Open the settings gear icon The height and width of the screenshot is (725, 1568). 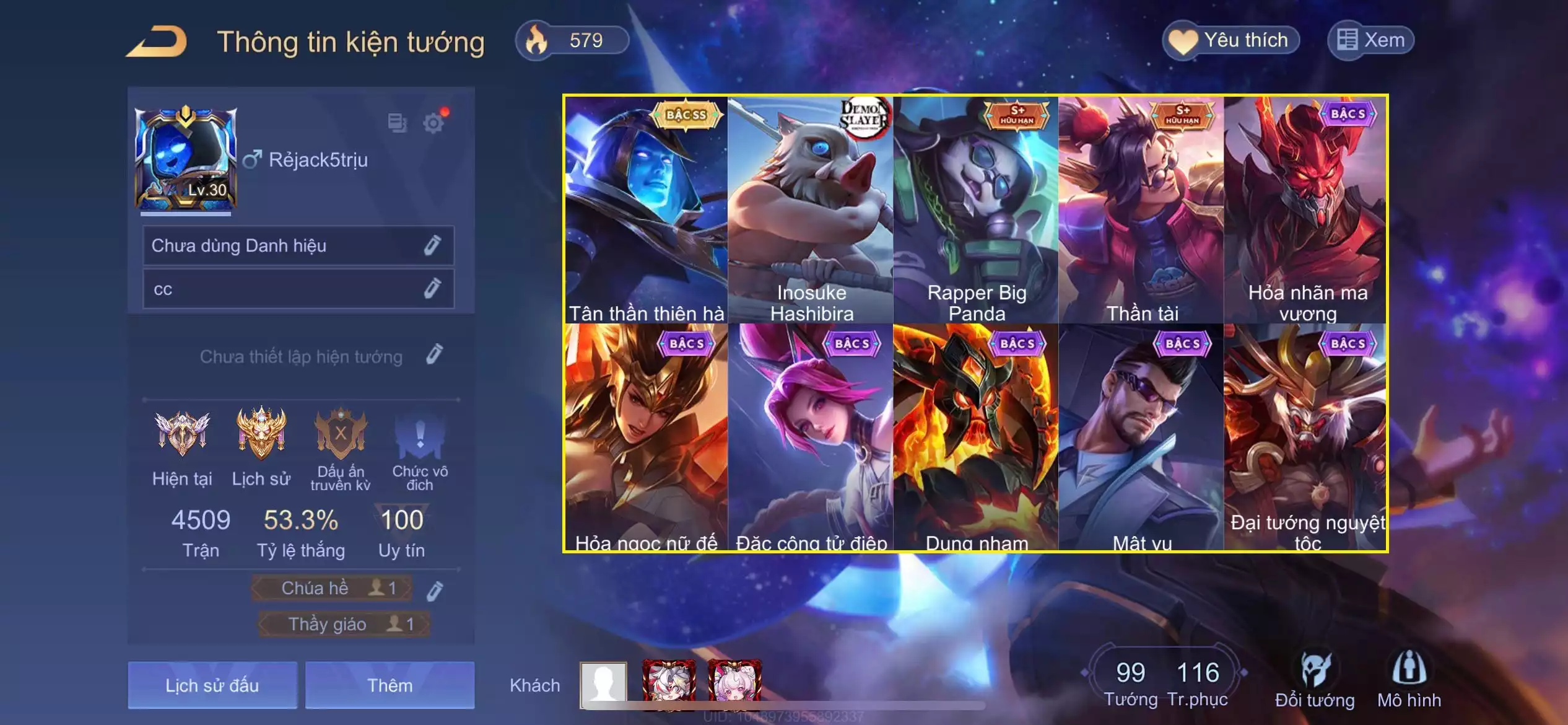[433, 123]
